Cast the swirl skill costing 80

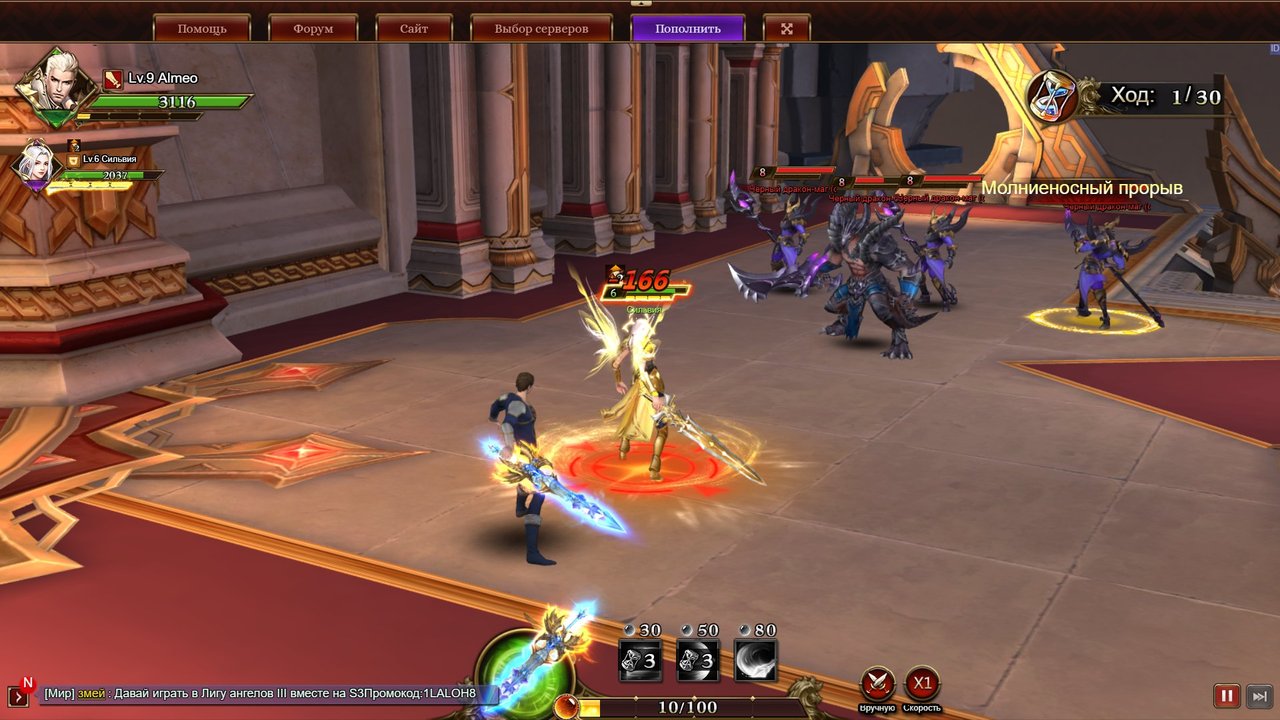(x=756, y=660)
